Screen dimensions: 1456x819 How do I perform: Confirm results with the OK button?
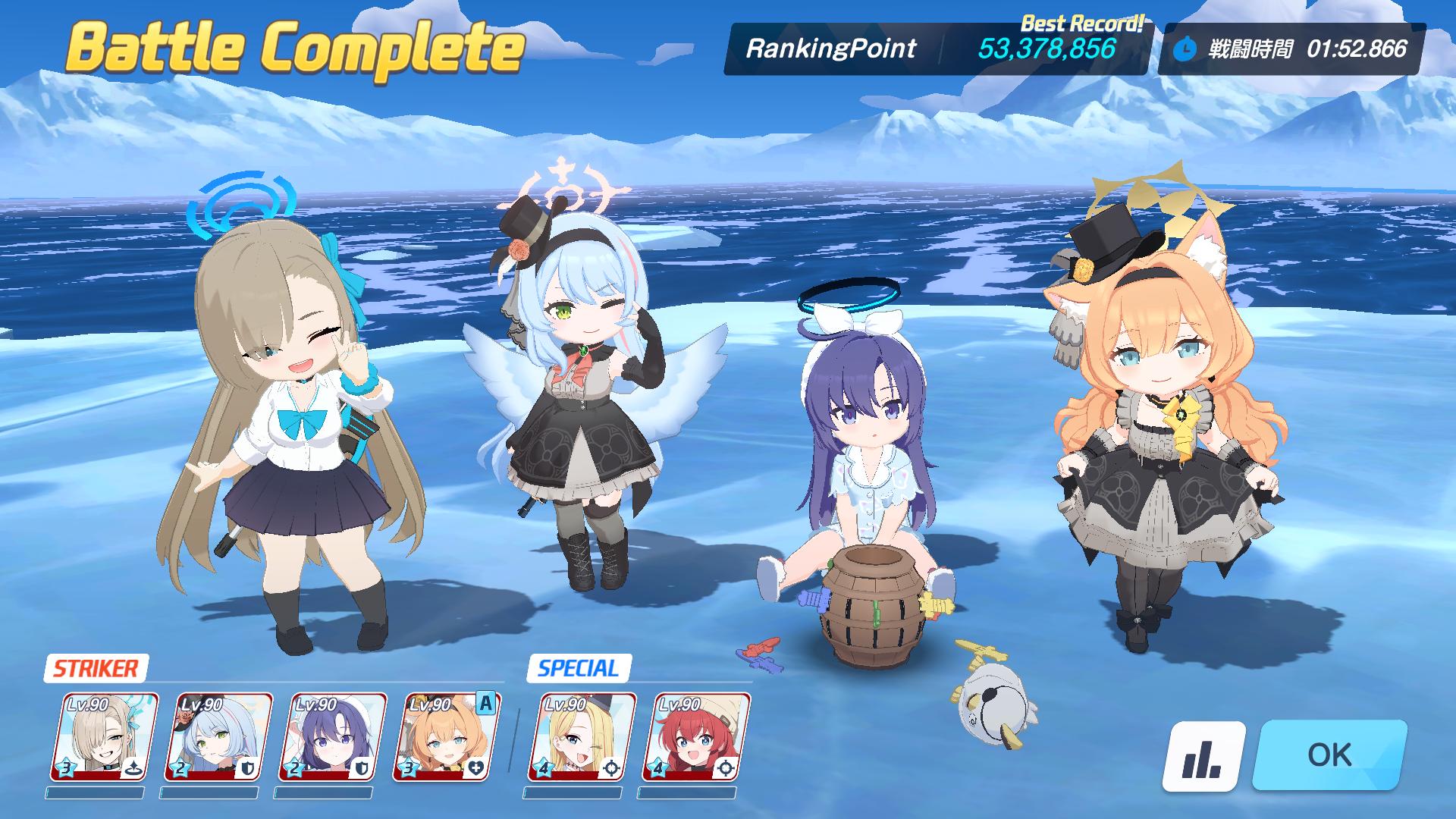click(1329, 755)
